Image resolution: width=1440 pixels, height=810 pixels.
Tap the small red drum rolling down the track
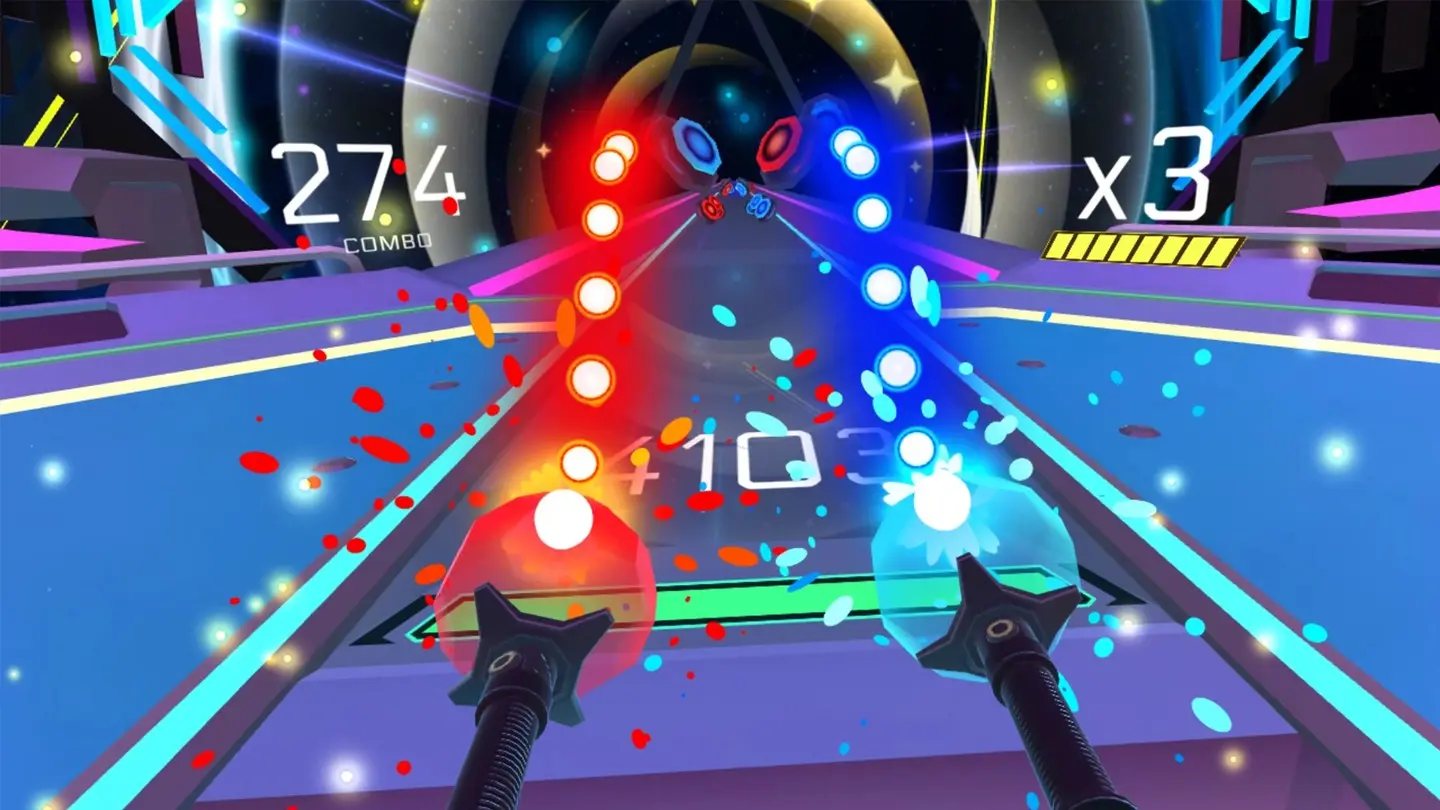pos(710,208)
